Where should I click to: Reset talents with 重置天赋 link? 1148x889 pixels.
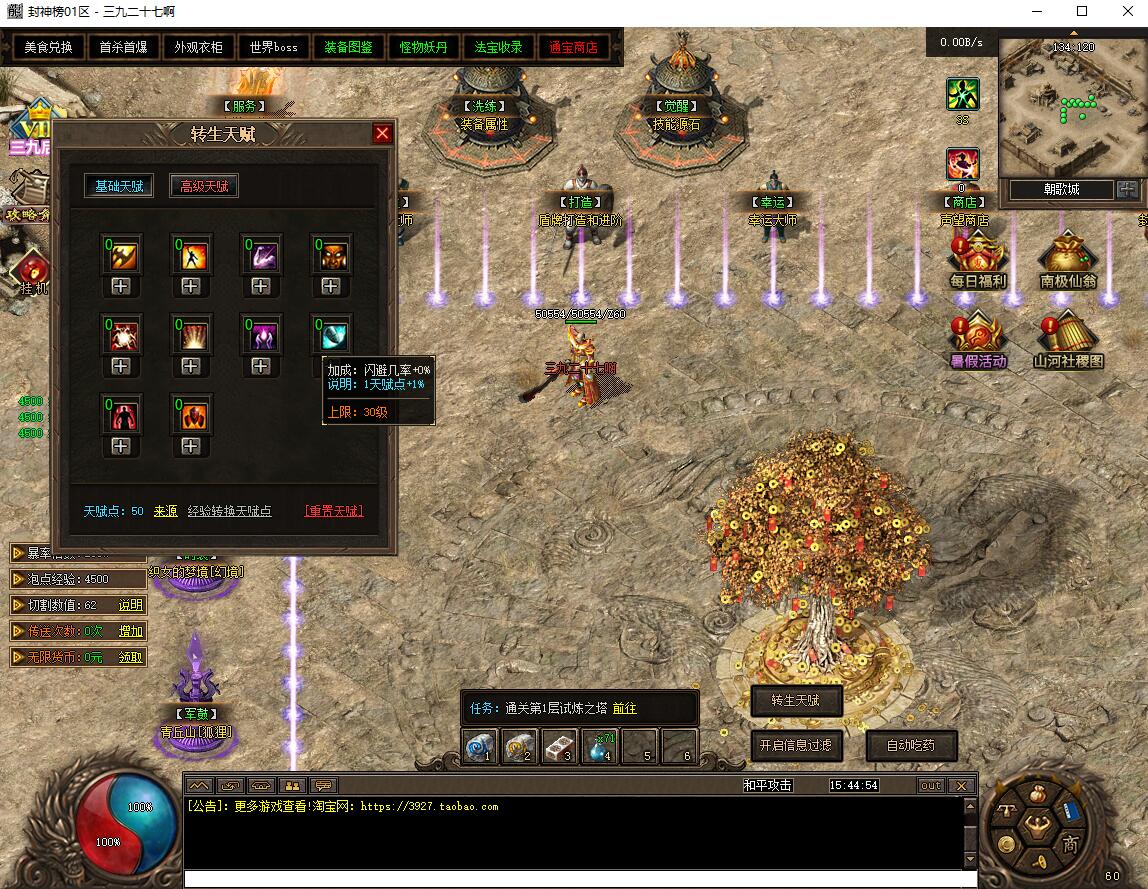tap(333, 511)
